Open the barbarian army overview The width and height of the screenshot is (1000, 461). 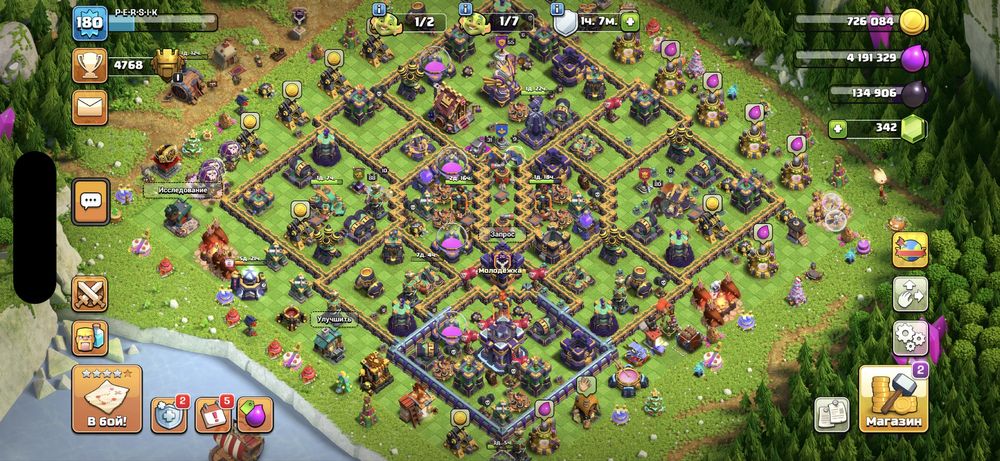pyautogui.click(x=90, y=338)
